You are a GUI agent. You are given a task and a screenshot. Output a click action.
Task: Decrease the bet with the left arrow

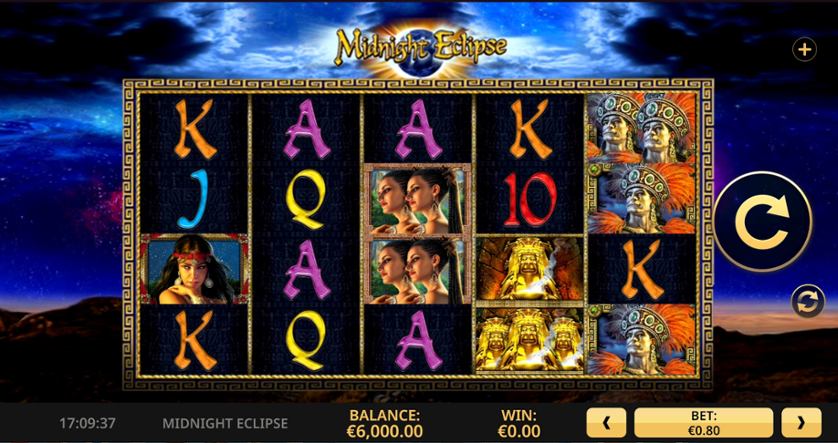click(x=606, y=423)
